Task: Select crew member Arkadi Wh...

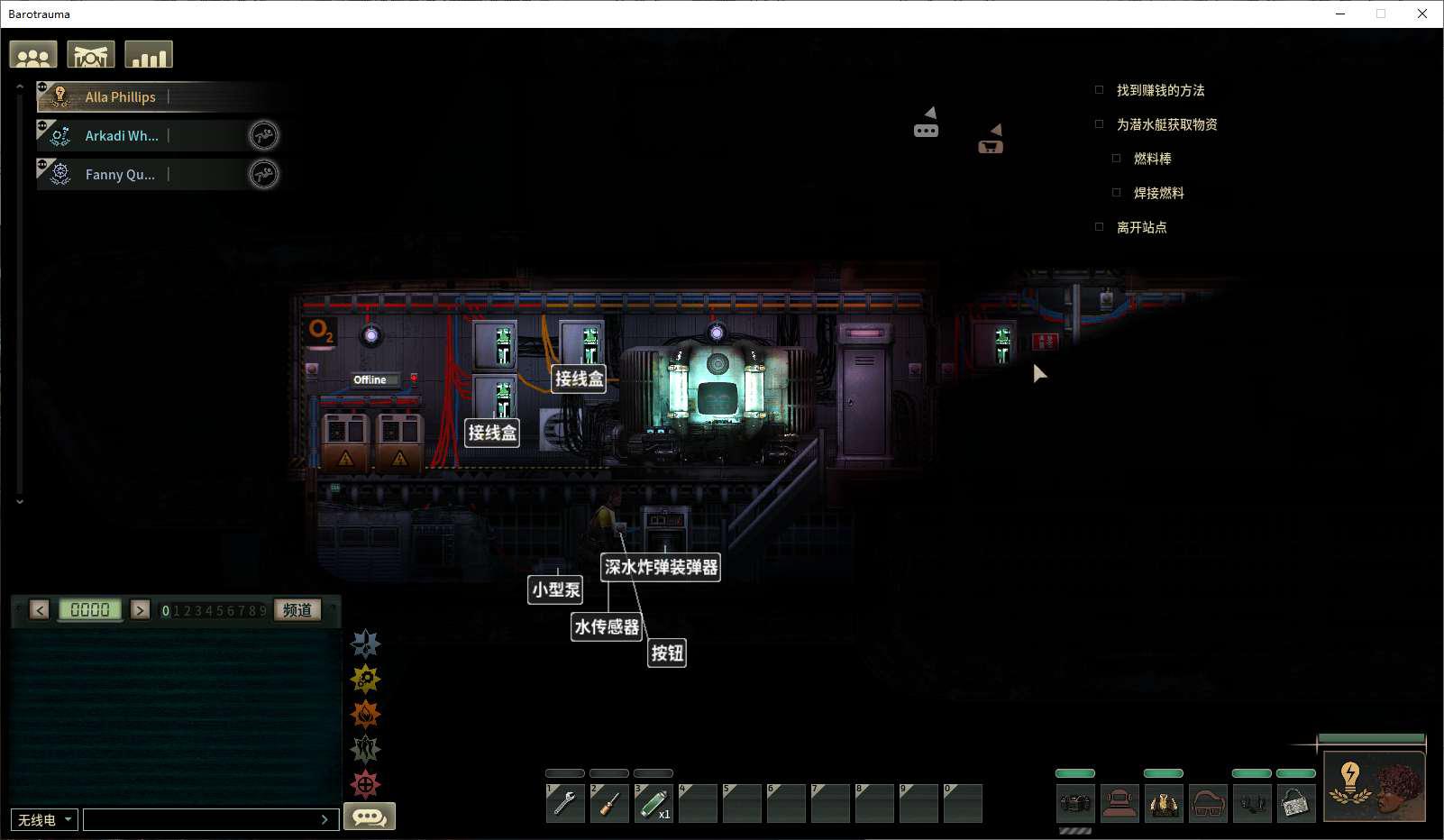Action: pos(122,135)
